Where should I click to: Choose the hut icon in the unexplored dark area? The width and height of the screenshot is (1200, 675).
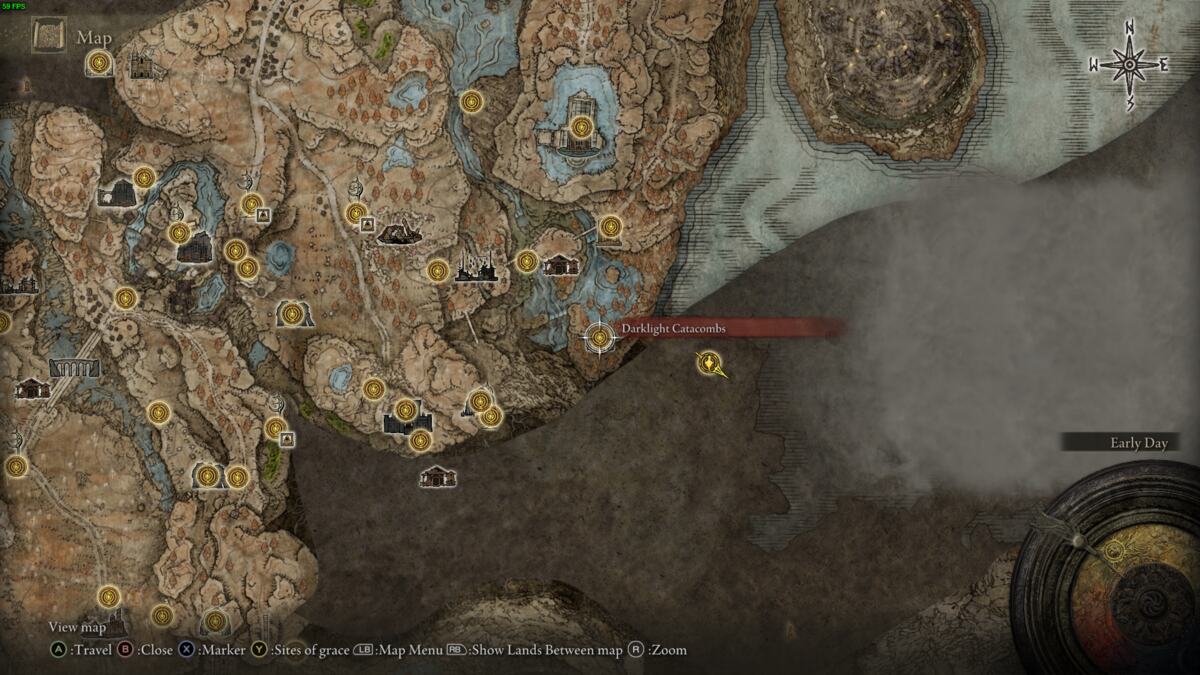click(x=437, y=477)
